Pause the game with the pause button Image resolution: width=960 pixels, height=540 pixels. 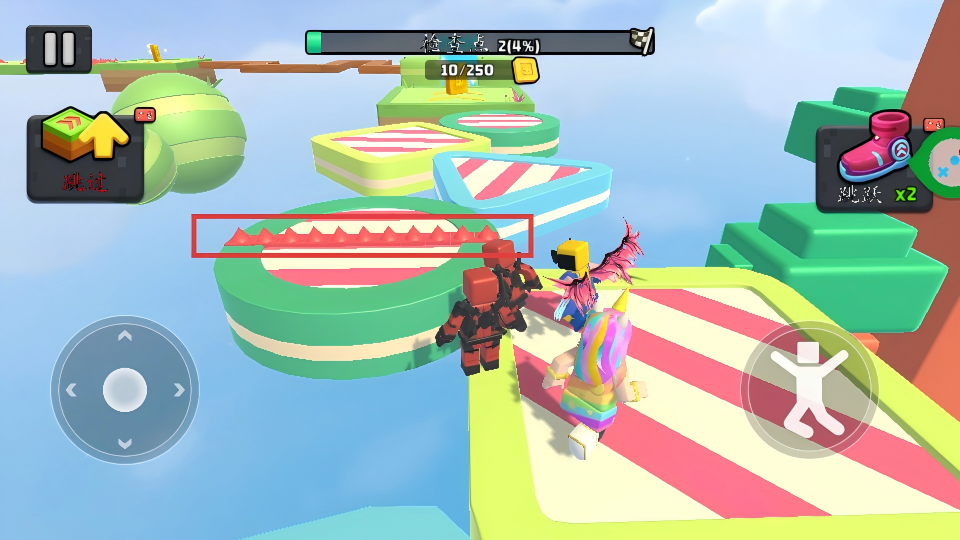pyautogui.click(x=58, y=49)
